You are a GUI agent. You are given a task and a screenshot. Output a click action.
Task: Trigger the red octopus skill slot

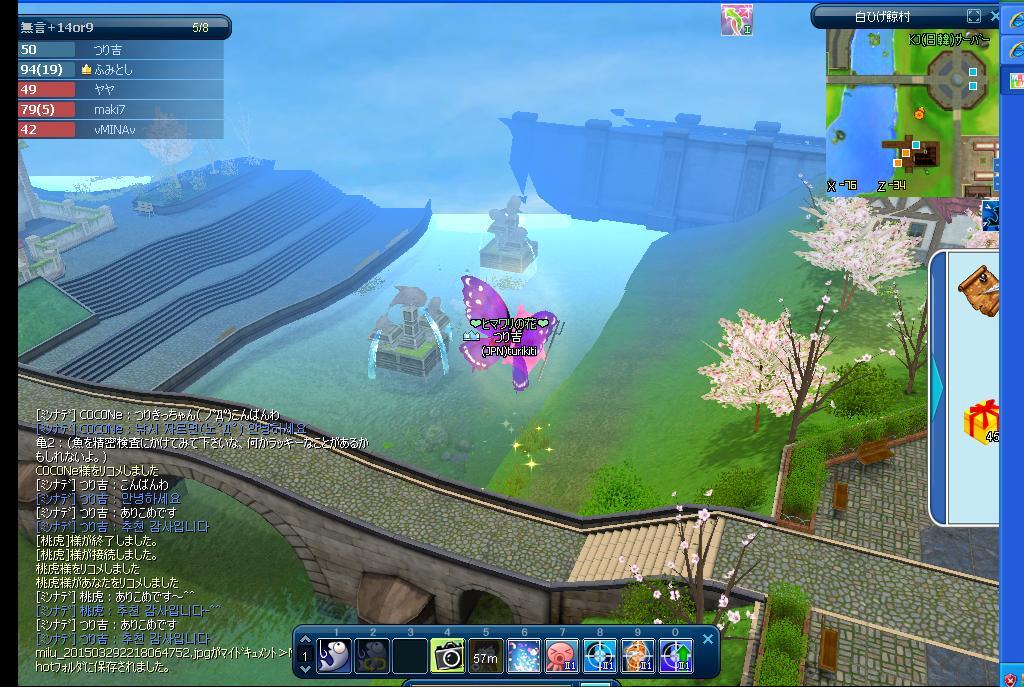tap(561, 656)
